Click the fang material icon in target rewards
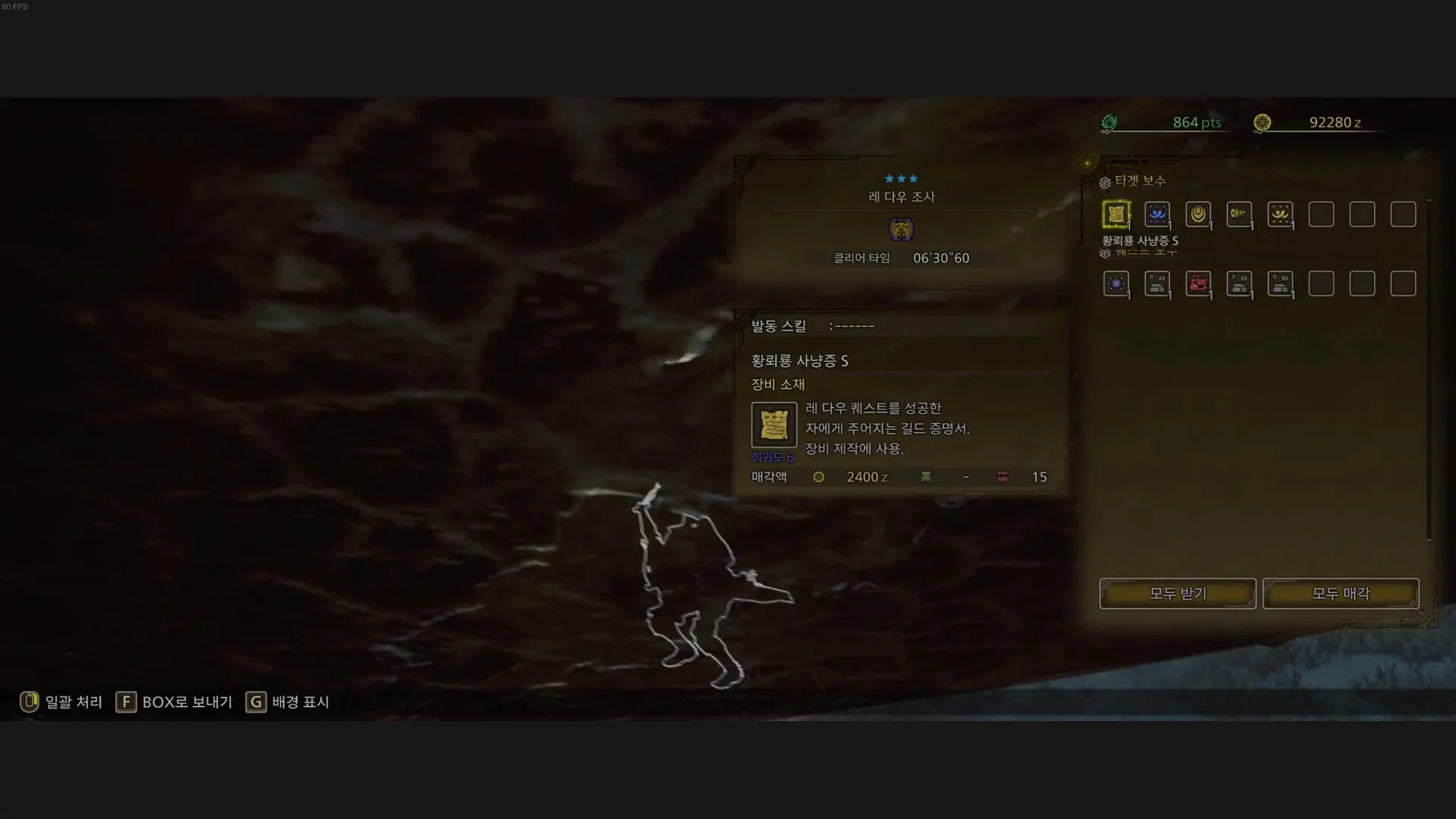Screen dimensions: 1456x819 pyautogui.click(x=1240, y=214)
